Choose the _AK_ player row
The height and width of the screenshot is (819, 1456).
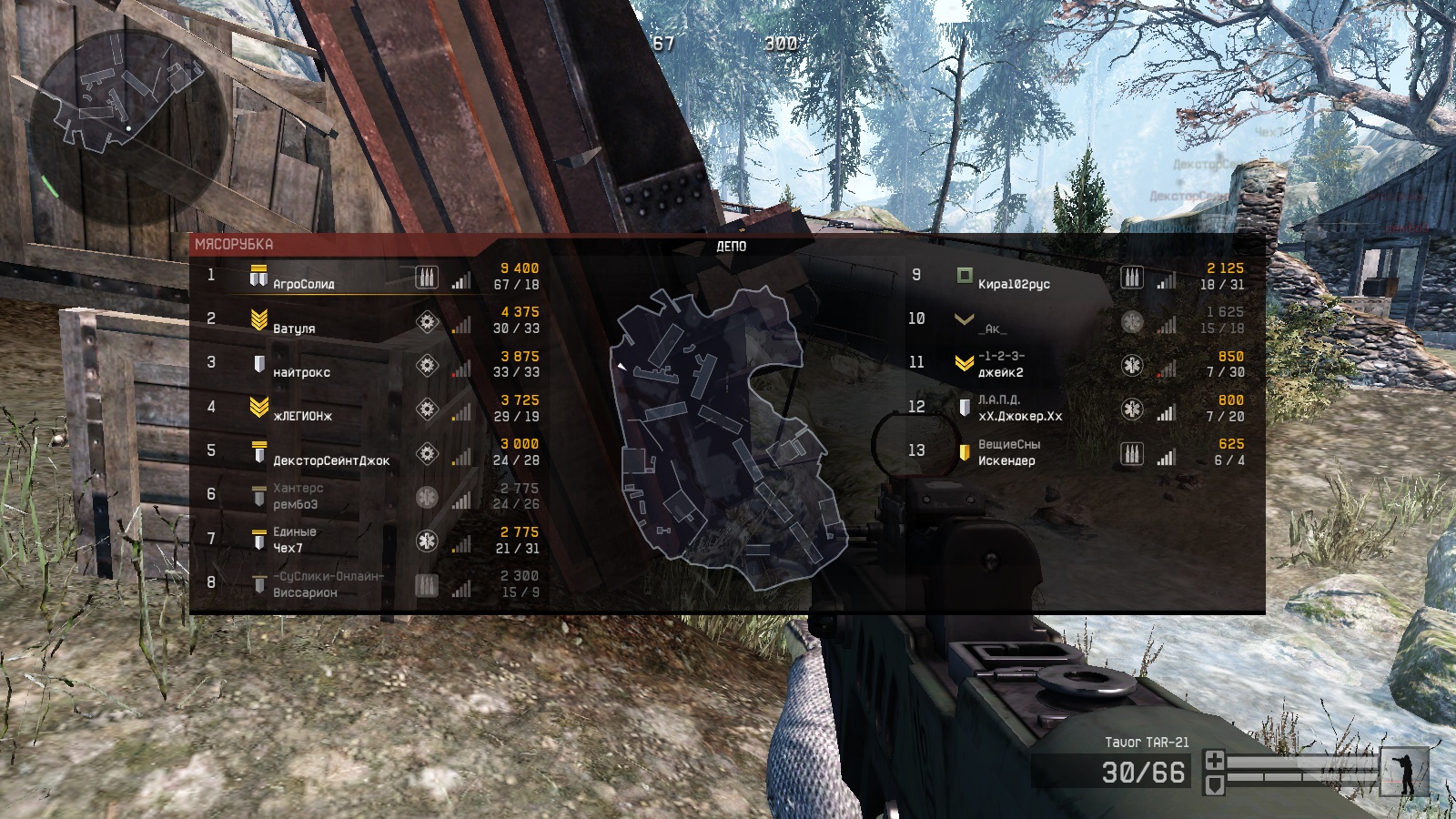pyautogui.click(x=993, y=329)
